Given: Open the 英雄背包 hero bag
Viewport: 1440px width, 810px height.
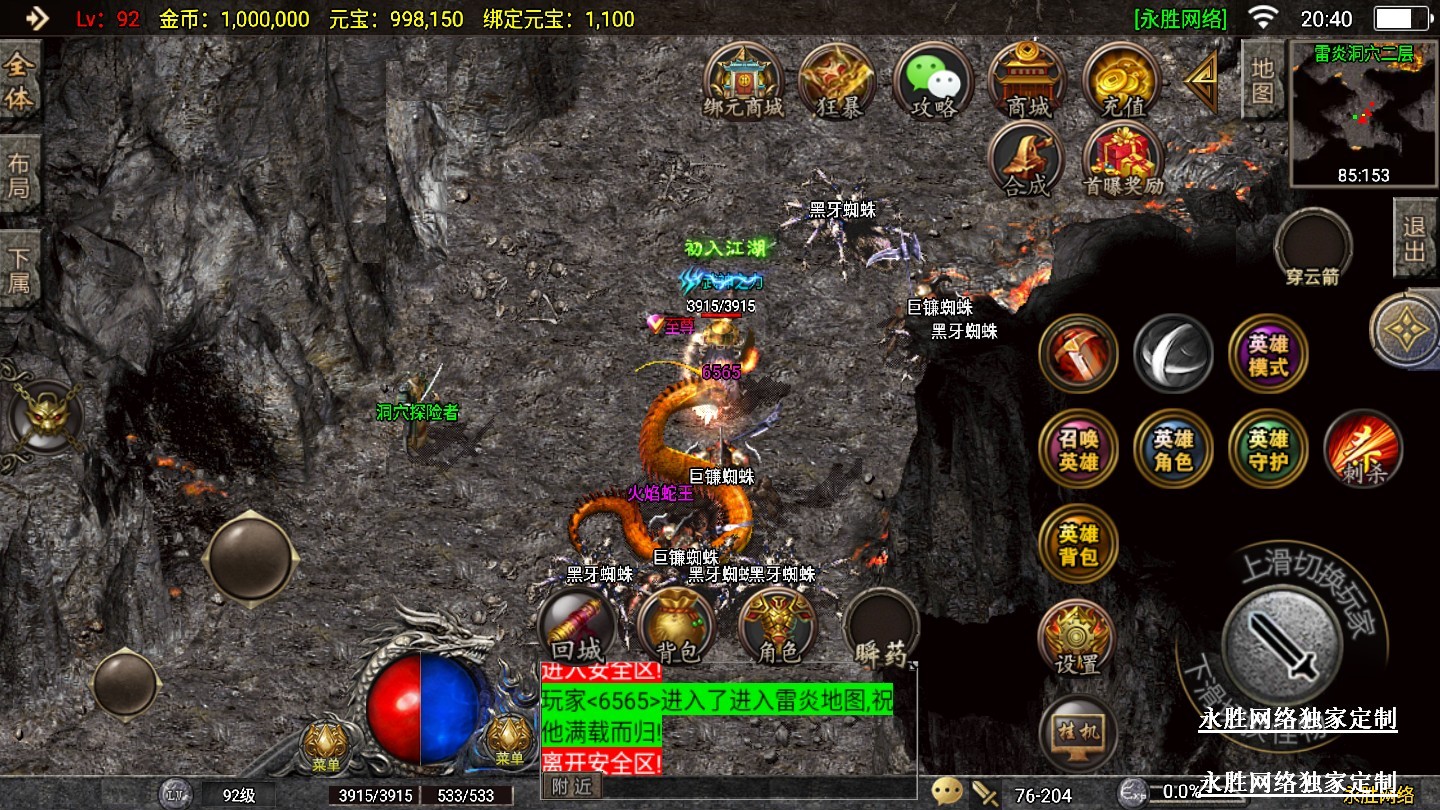Looking at the screenshot, I should pos(1078,545).
